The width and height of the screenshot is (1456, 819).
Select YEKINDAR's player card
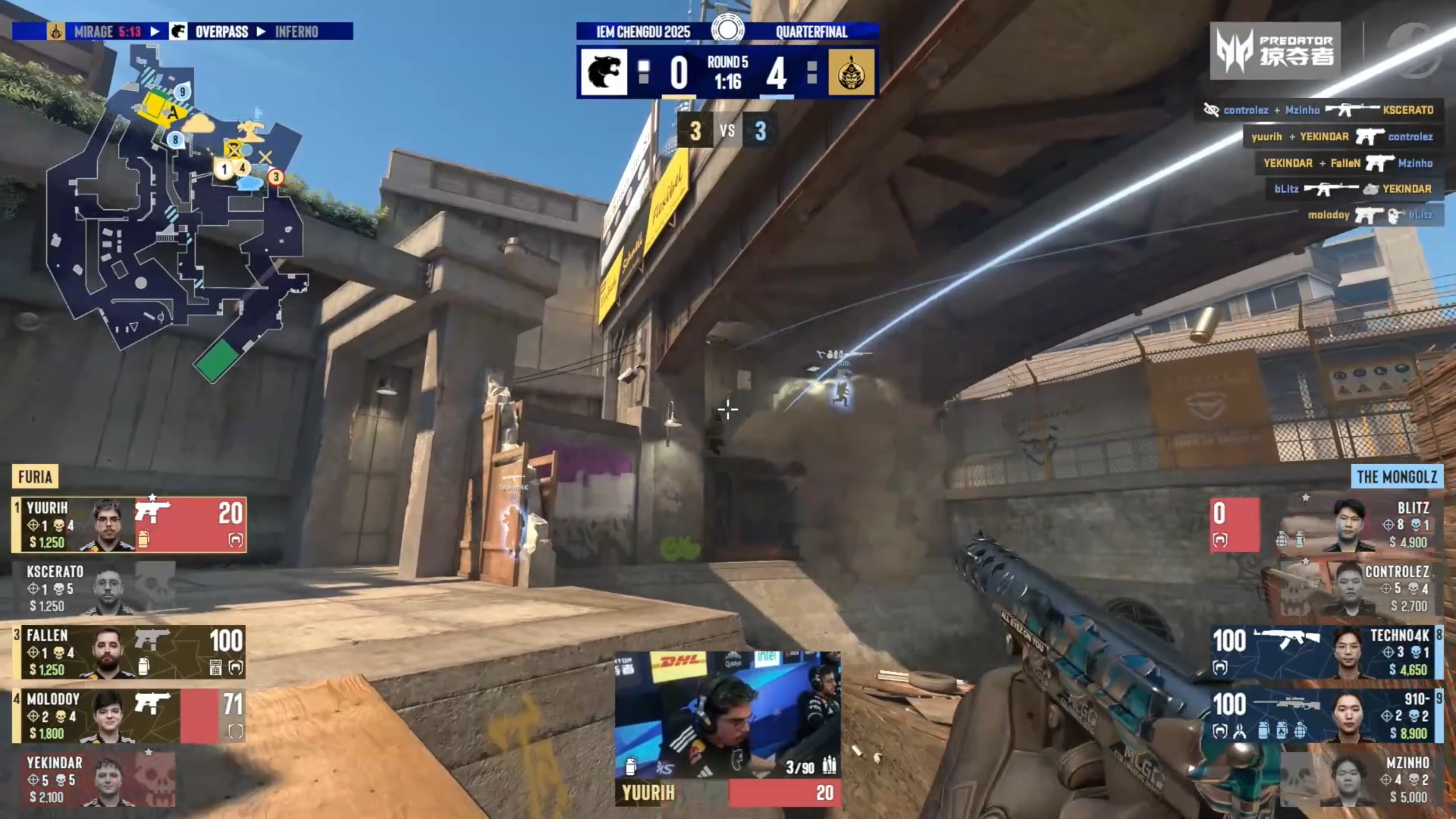pyautogui.click(x=95, y=779)
